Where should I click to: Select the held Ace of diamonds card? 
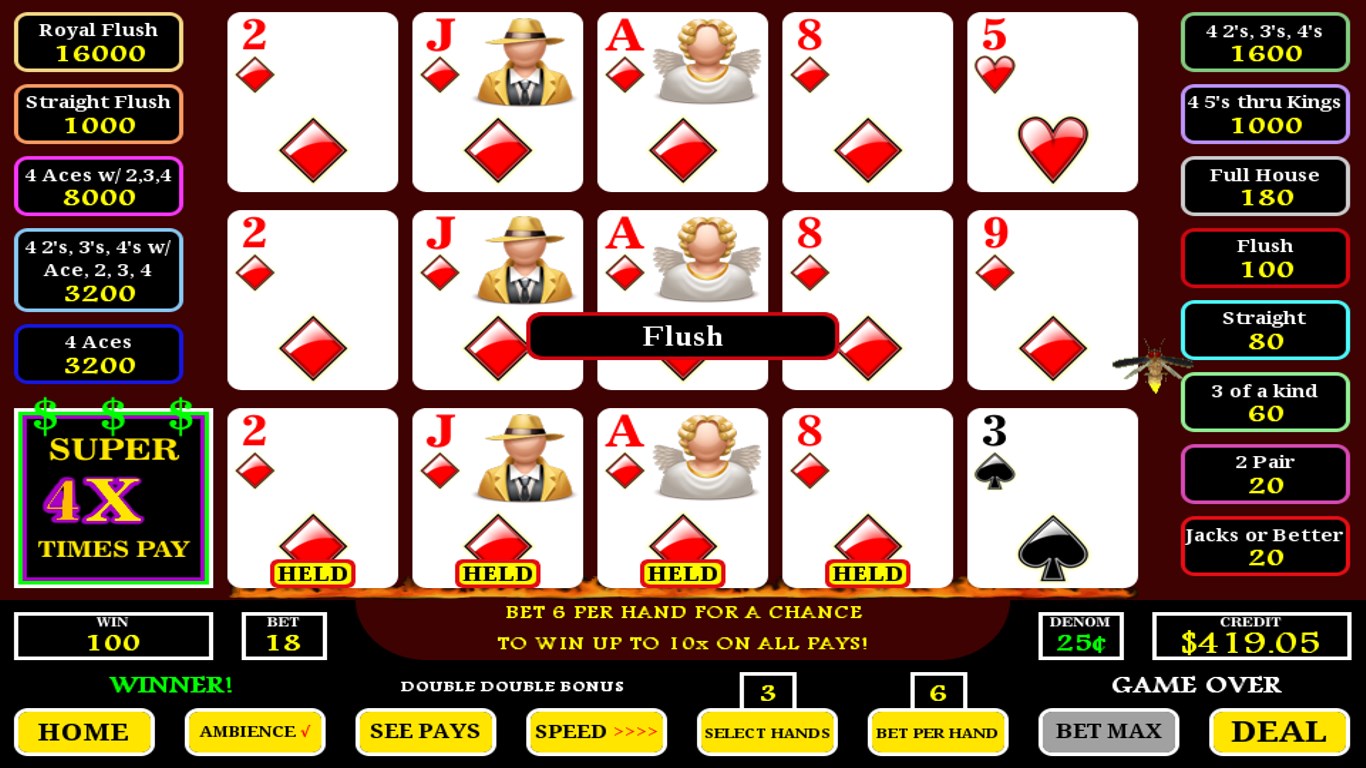click(x=682, y=497)
